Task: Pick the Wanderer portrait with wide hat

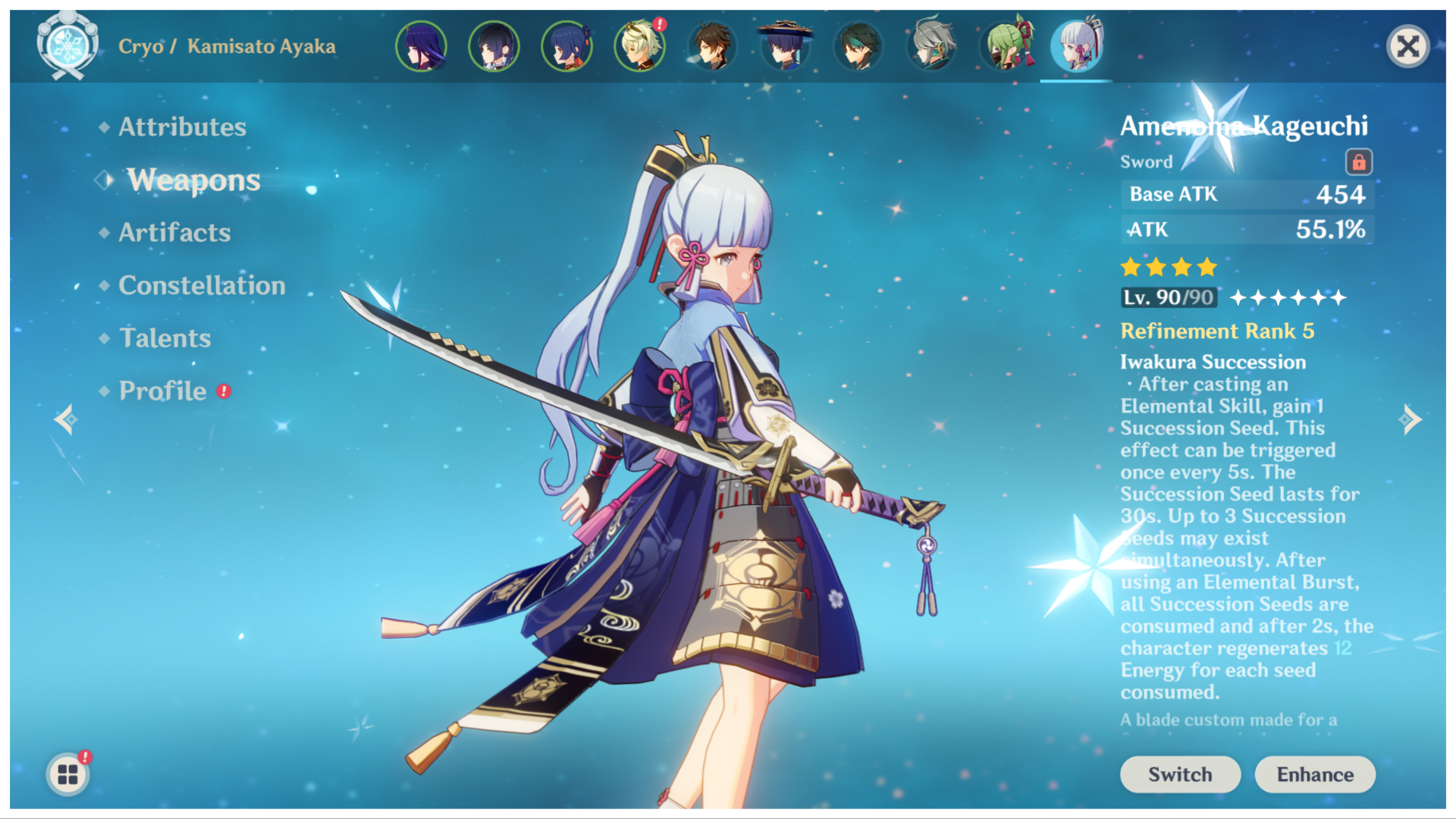Action: point(784,47)
